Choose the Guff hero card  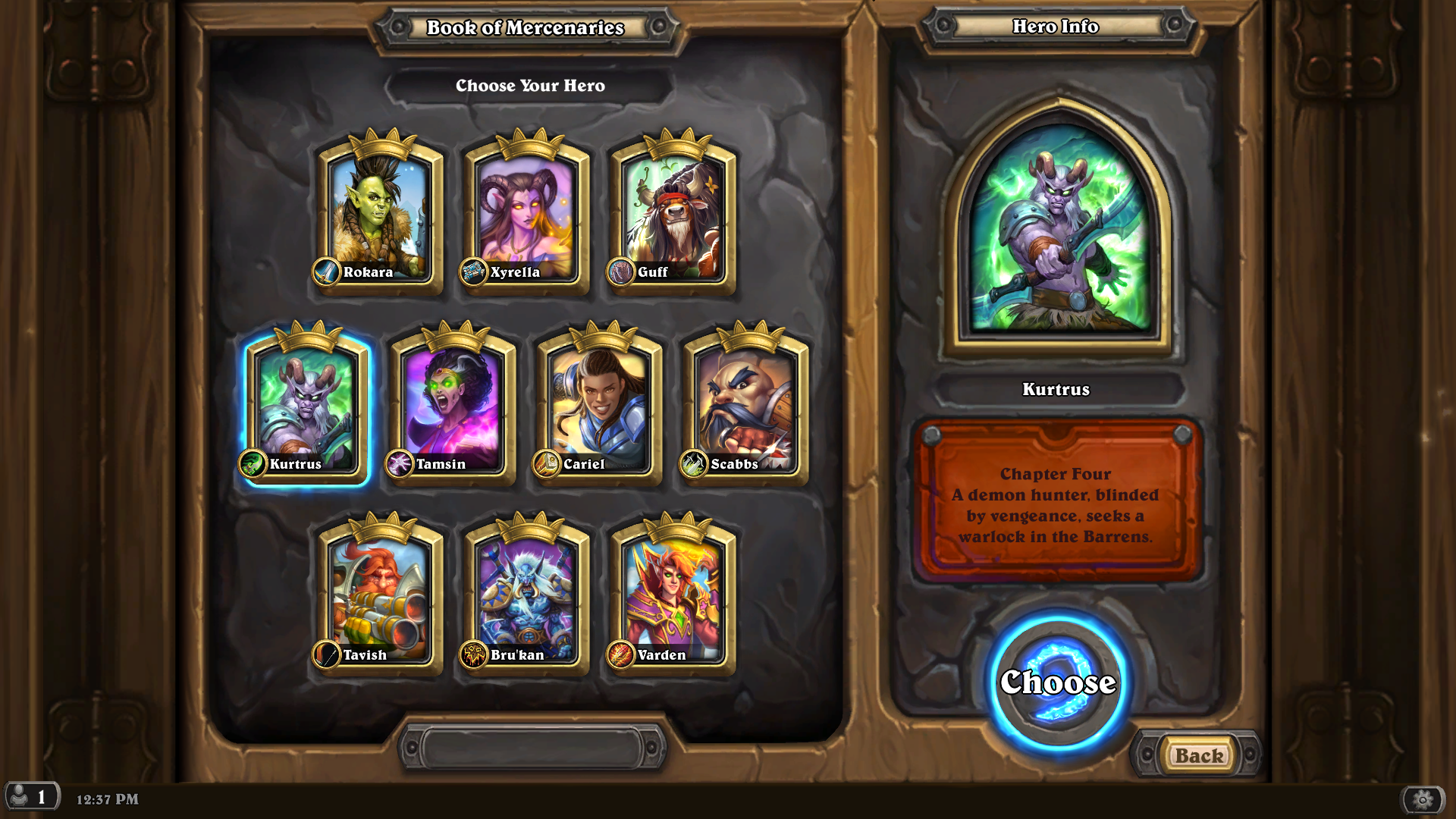pyautogui.click(x=673, y=216)
